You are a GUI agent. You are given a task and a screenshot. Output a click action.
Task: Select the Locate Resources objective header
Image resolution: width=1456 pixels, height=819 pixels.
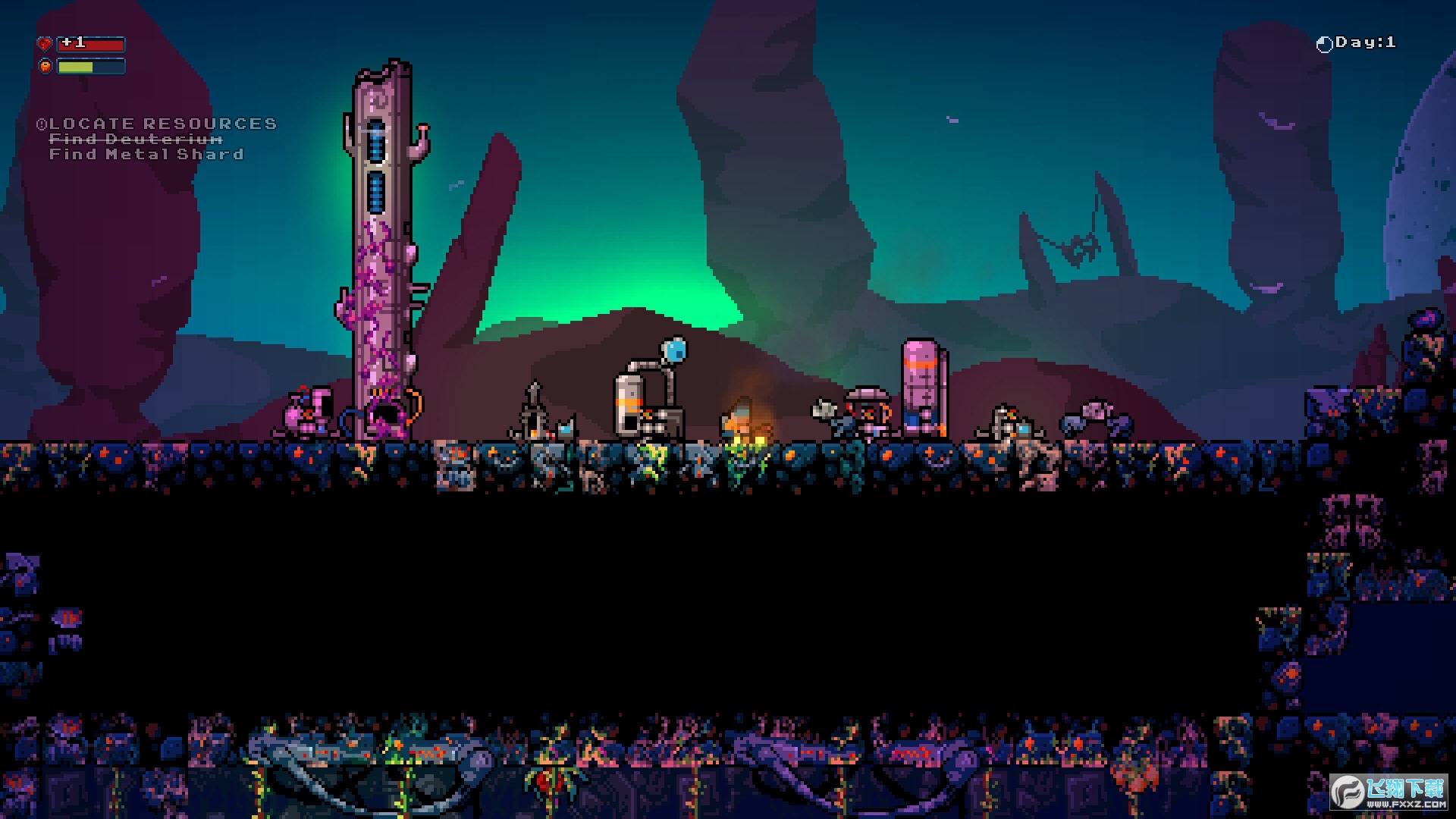158,124
